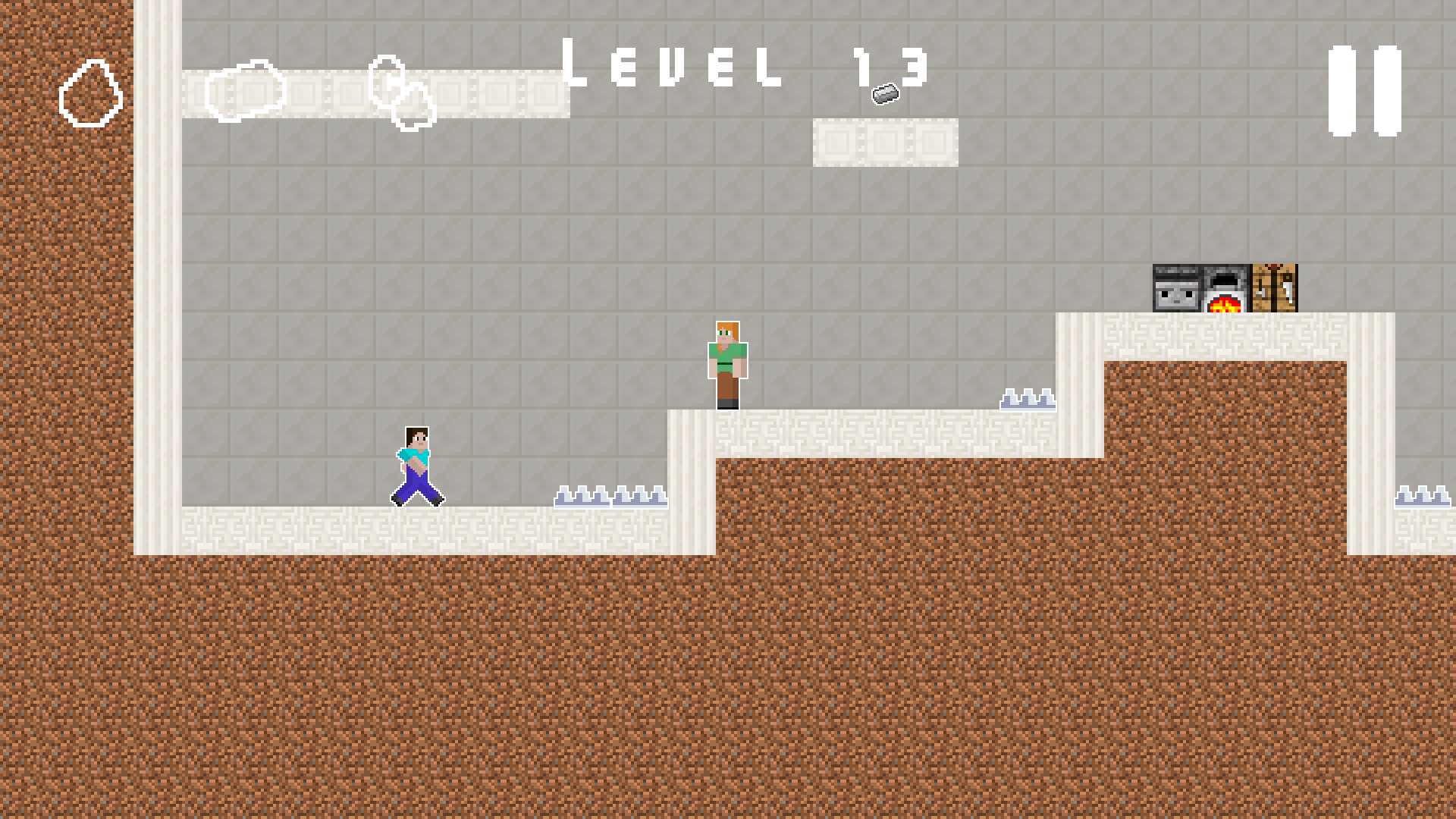Click the cloud outline at top-left of screen
Image resolution: width=1456 pixels, height=819 pixels.
point(387,80)
